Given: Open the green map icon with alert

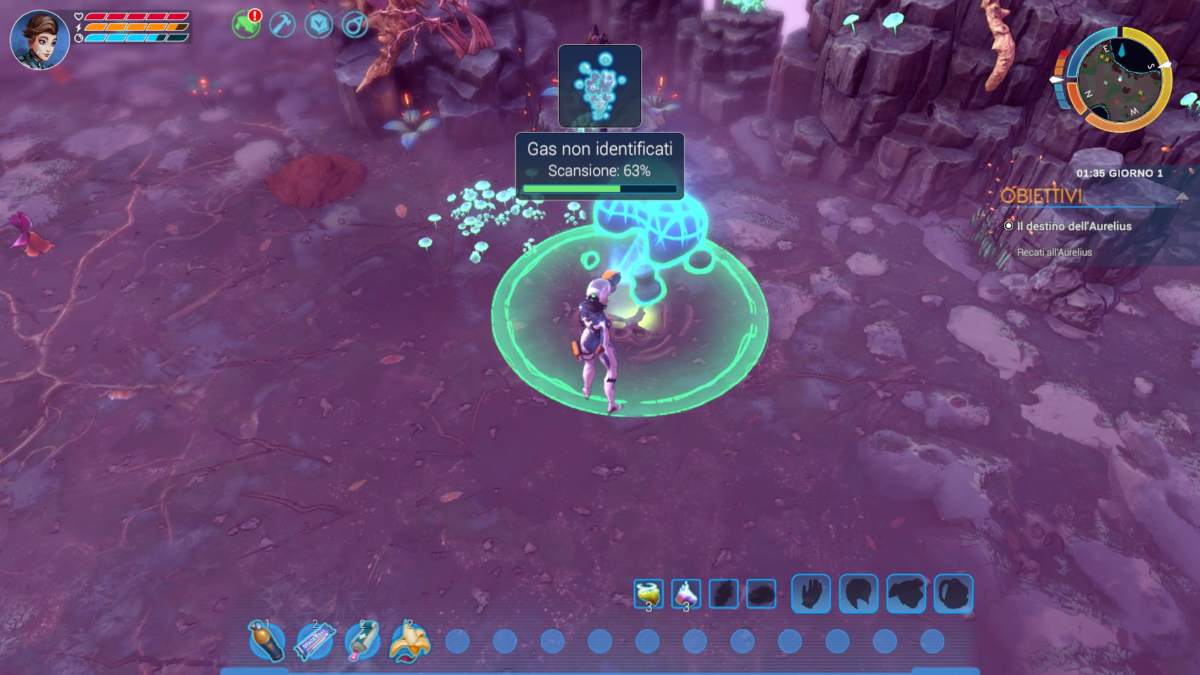Looking at the screenshot, I should (x=246, y=24).
